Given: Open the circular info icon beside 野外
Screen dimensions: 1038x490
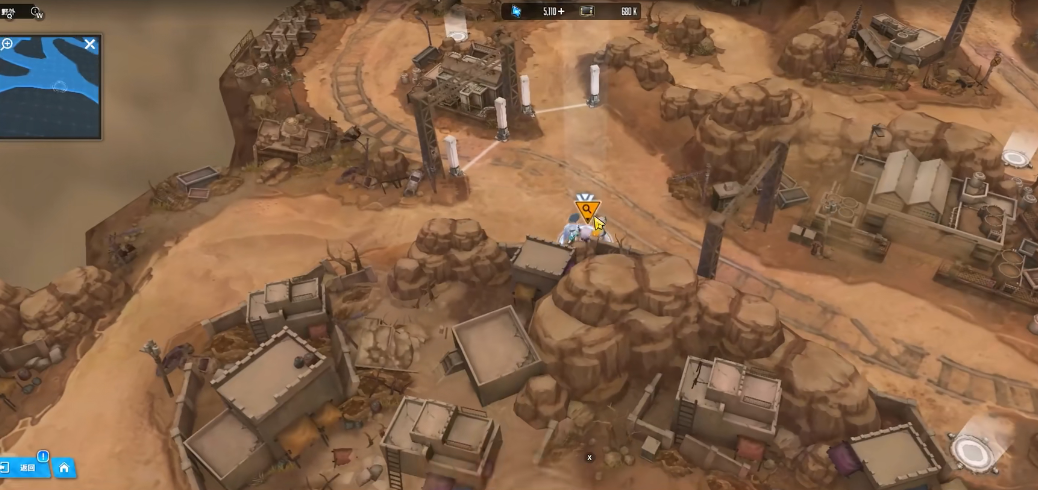Looking at the screenshot, I should (37, 13).
